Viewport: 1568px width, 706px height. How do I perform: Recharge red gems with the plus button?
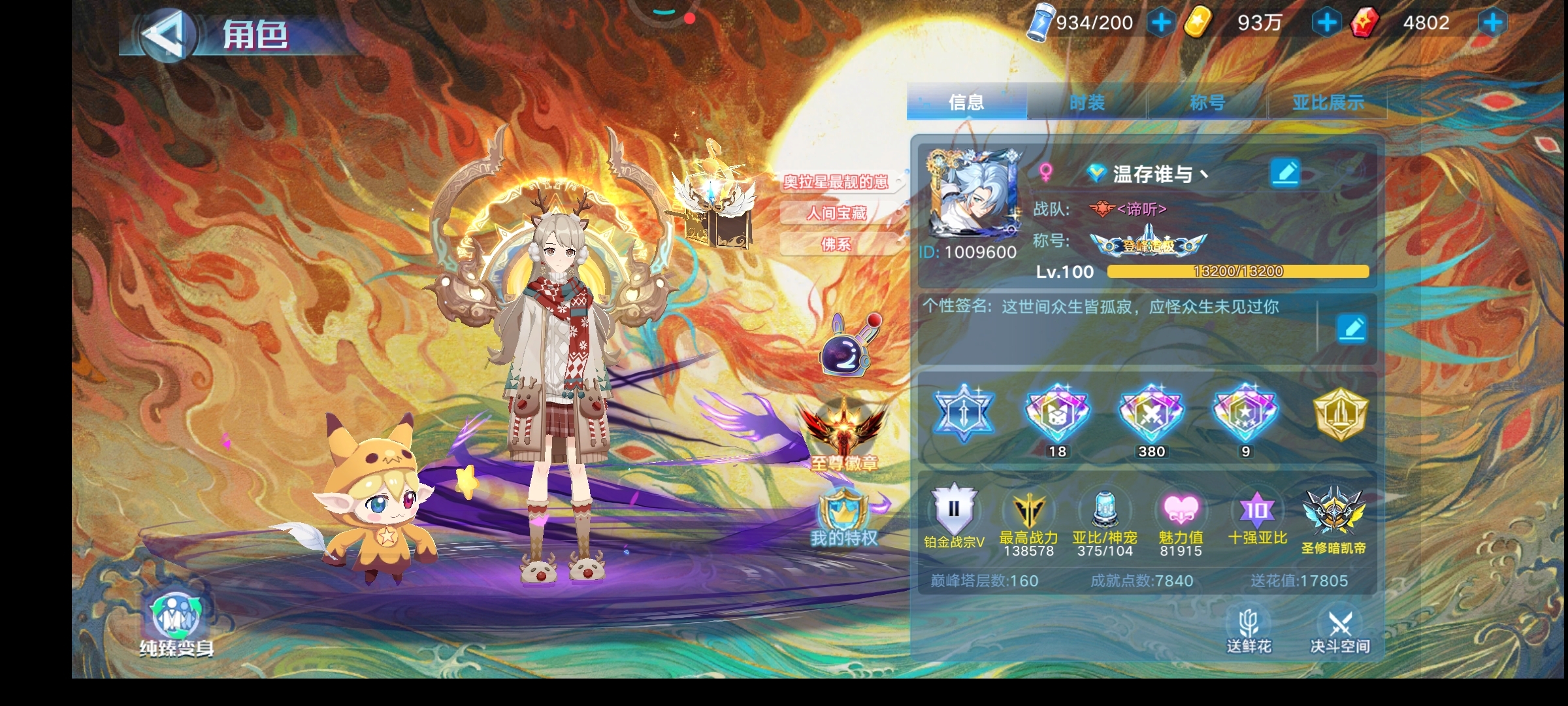pyautogui.click(x=1492, y=23)
